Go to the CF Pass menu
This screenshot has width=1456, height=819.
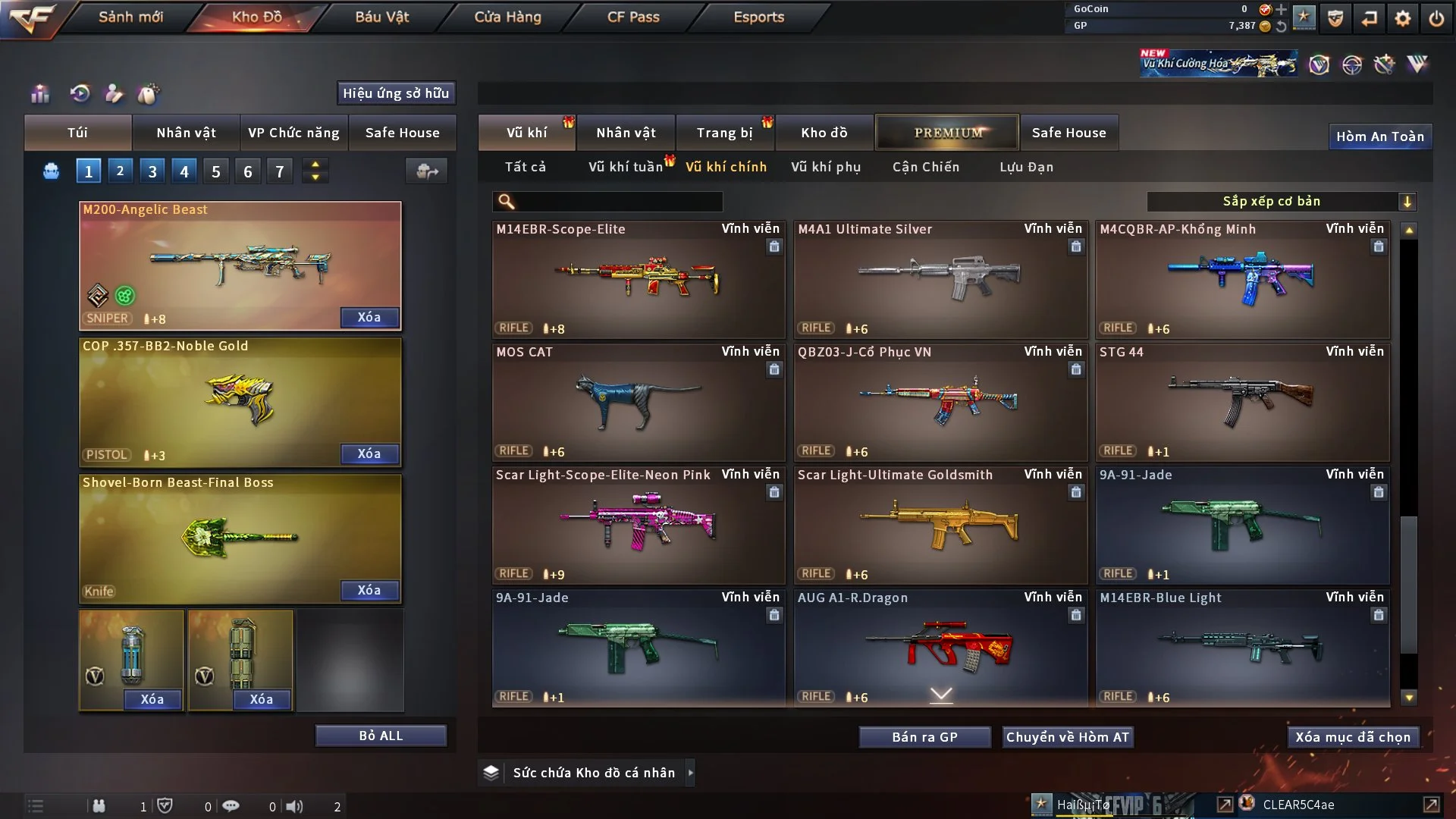click(633, 17)
